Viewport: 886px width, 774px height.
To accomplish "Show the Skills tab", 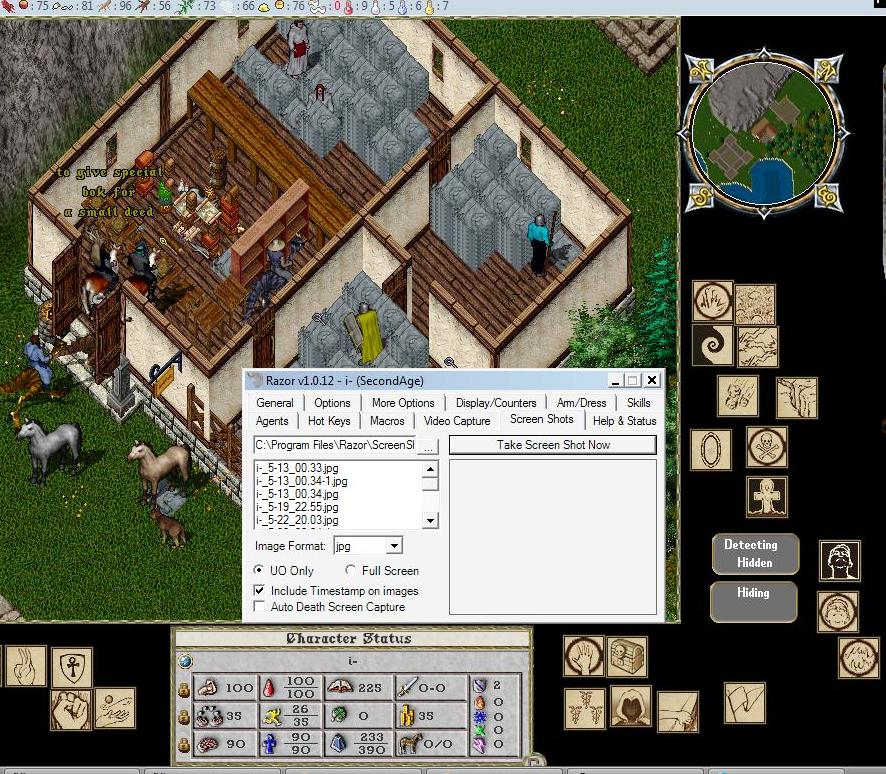I will coord(638,403).
